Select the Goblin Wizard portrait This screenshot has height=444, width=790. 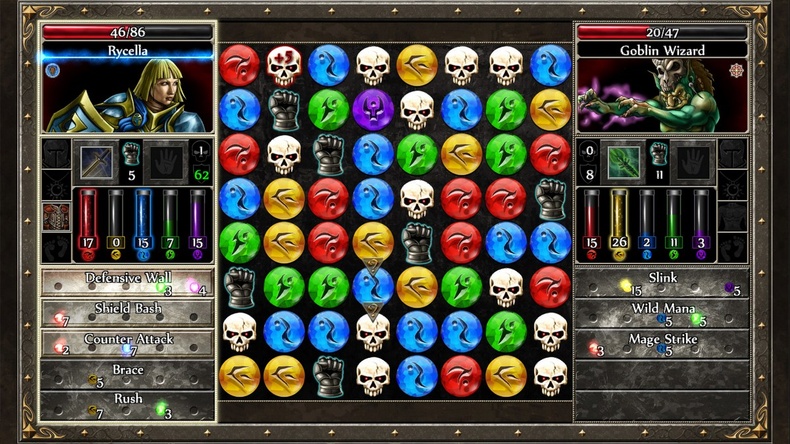[x=662, y=97]
